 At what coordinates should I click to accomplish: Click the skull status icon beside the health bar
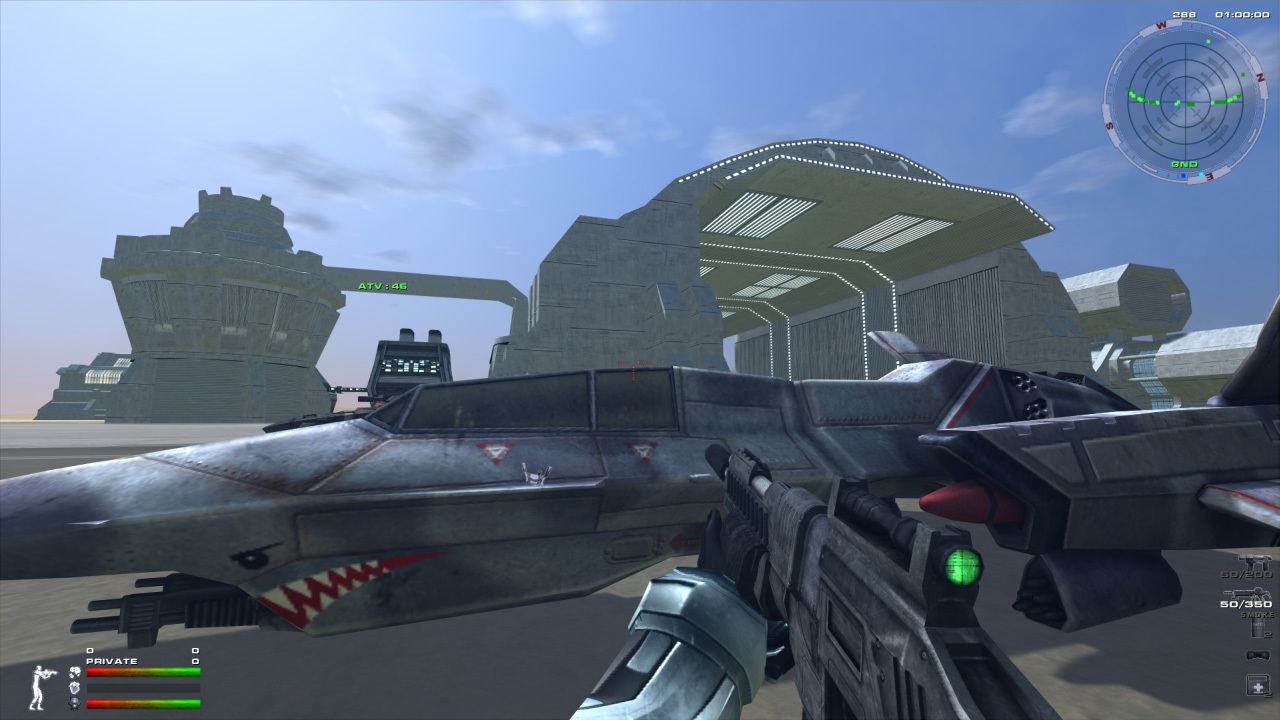[x=75, y=672]
